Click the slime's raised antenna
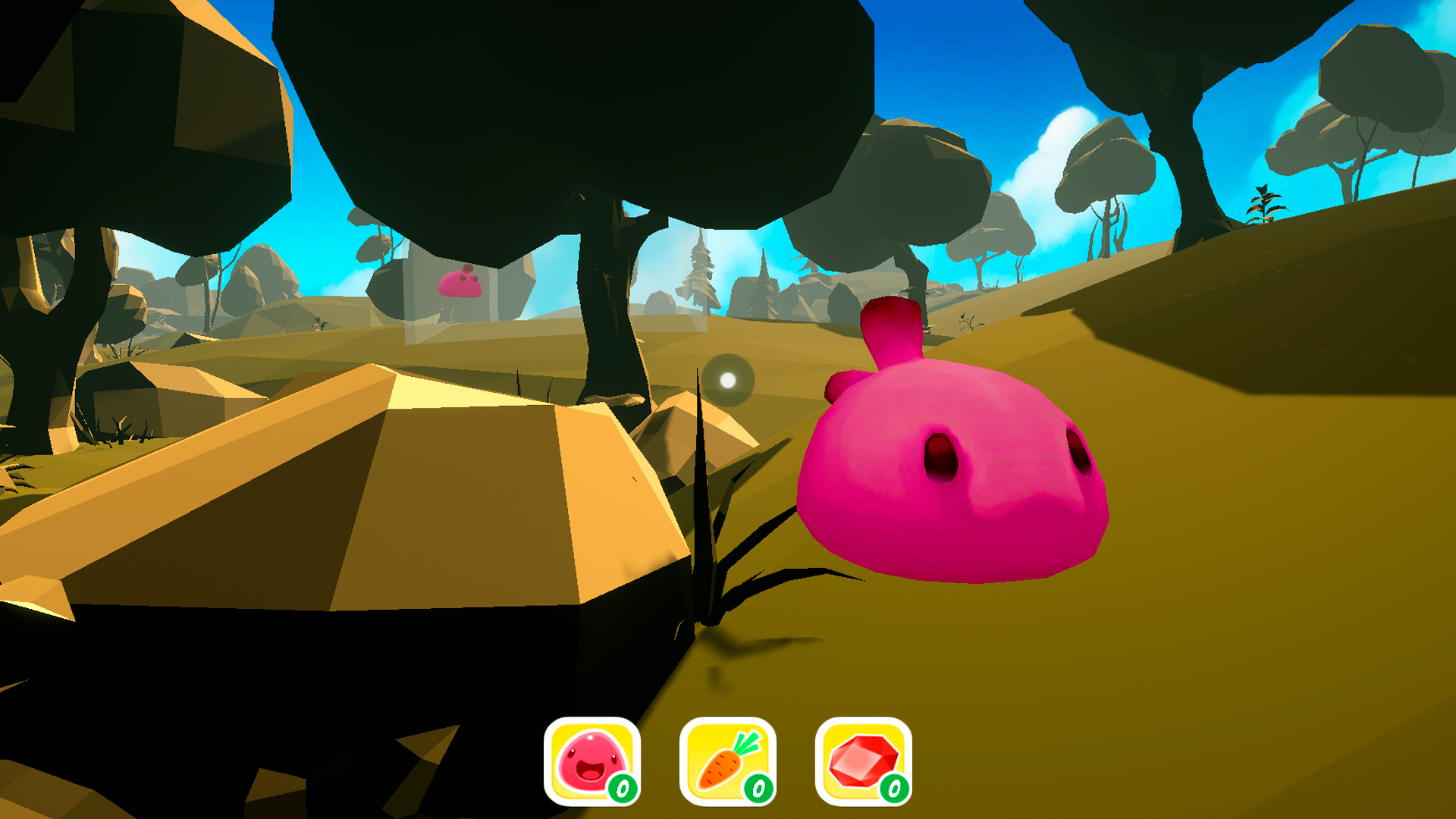This screenshot has height=819, width=1456. [891, 334]
